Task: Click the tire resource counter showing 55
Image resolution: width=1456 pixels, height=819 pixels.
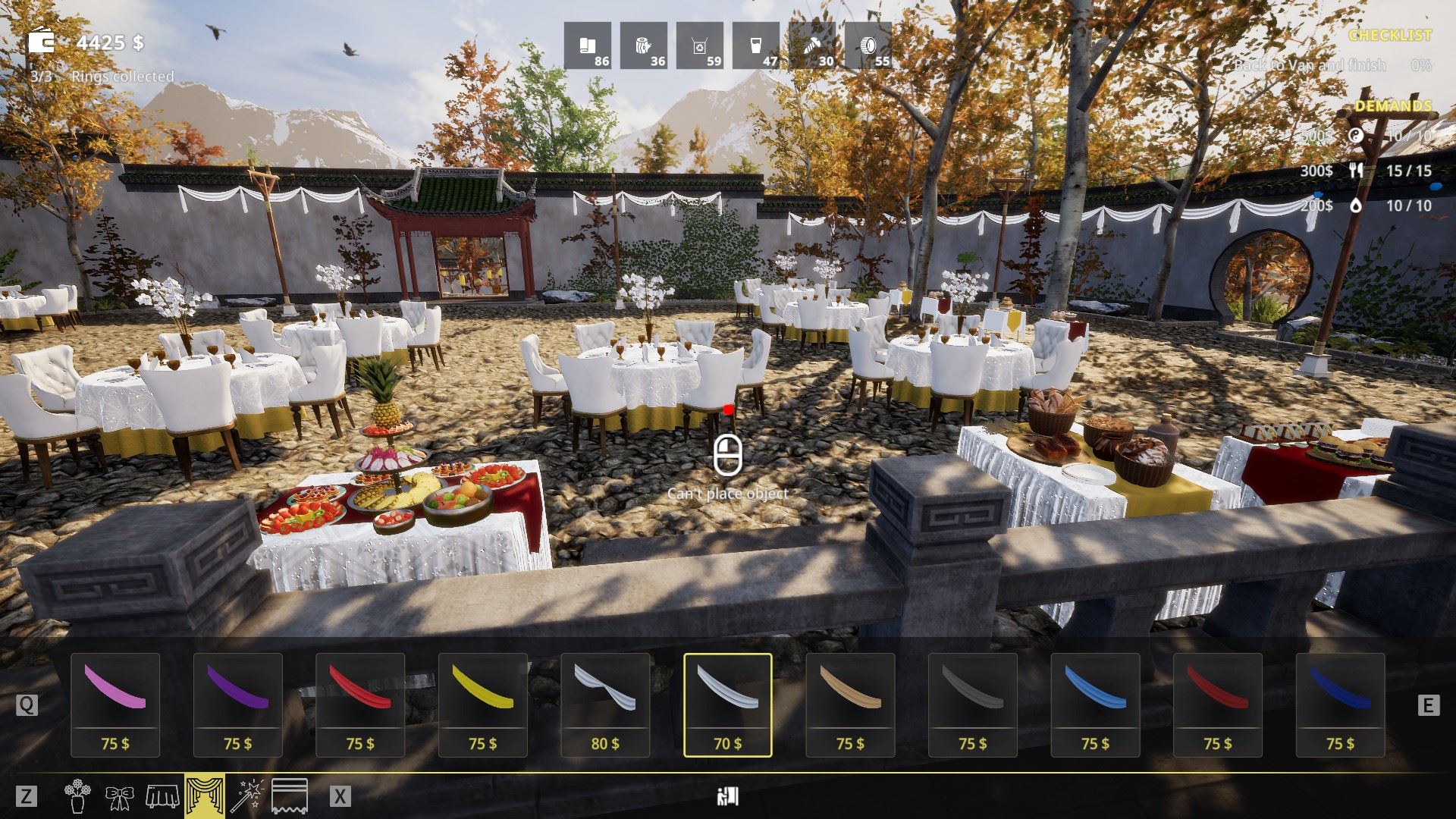Action: point(870,47)
